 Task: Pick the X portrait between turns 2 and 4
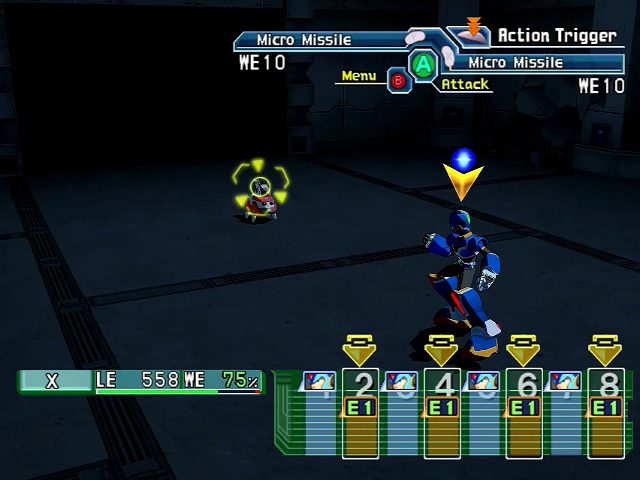point(401,382)
